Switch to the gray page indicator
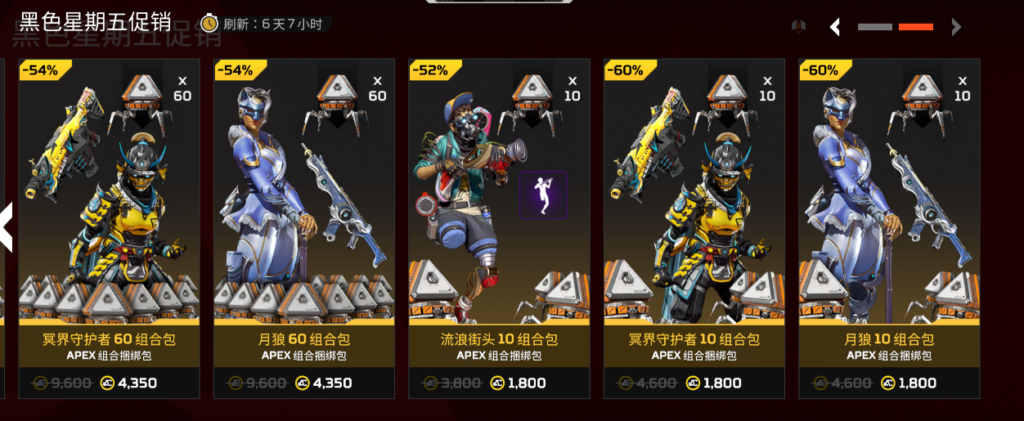 (x=874, y=27)
